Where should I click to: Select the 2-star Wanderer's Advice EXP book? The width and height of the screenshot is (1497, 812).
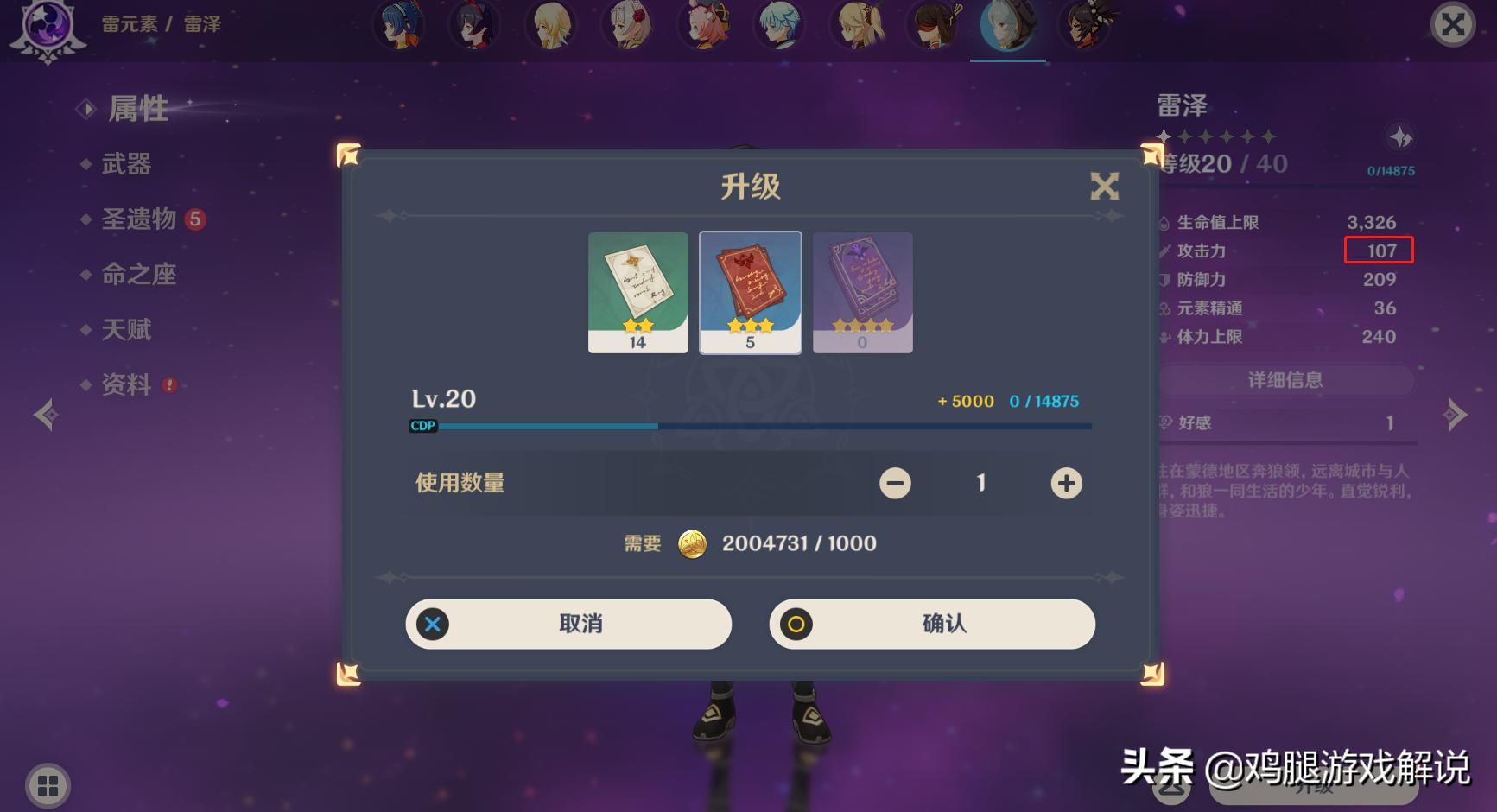(637, 291)
